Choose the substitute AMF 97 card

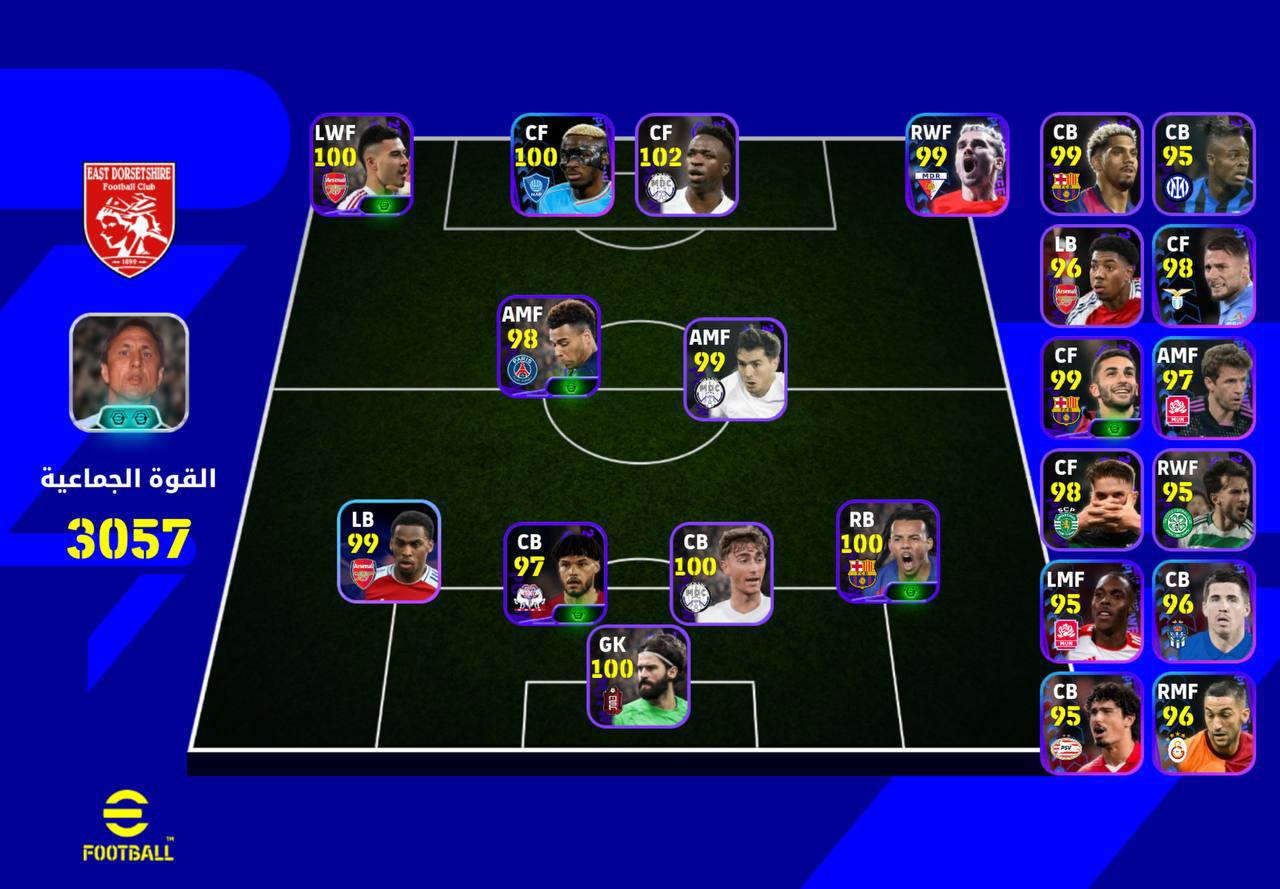(1204, 388)
